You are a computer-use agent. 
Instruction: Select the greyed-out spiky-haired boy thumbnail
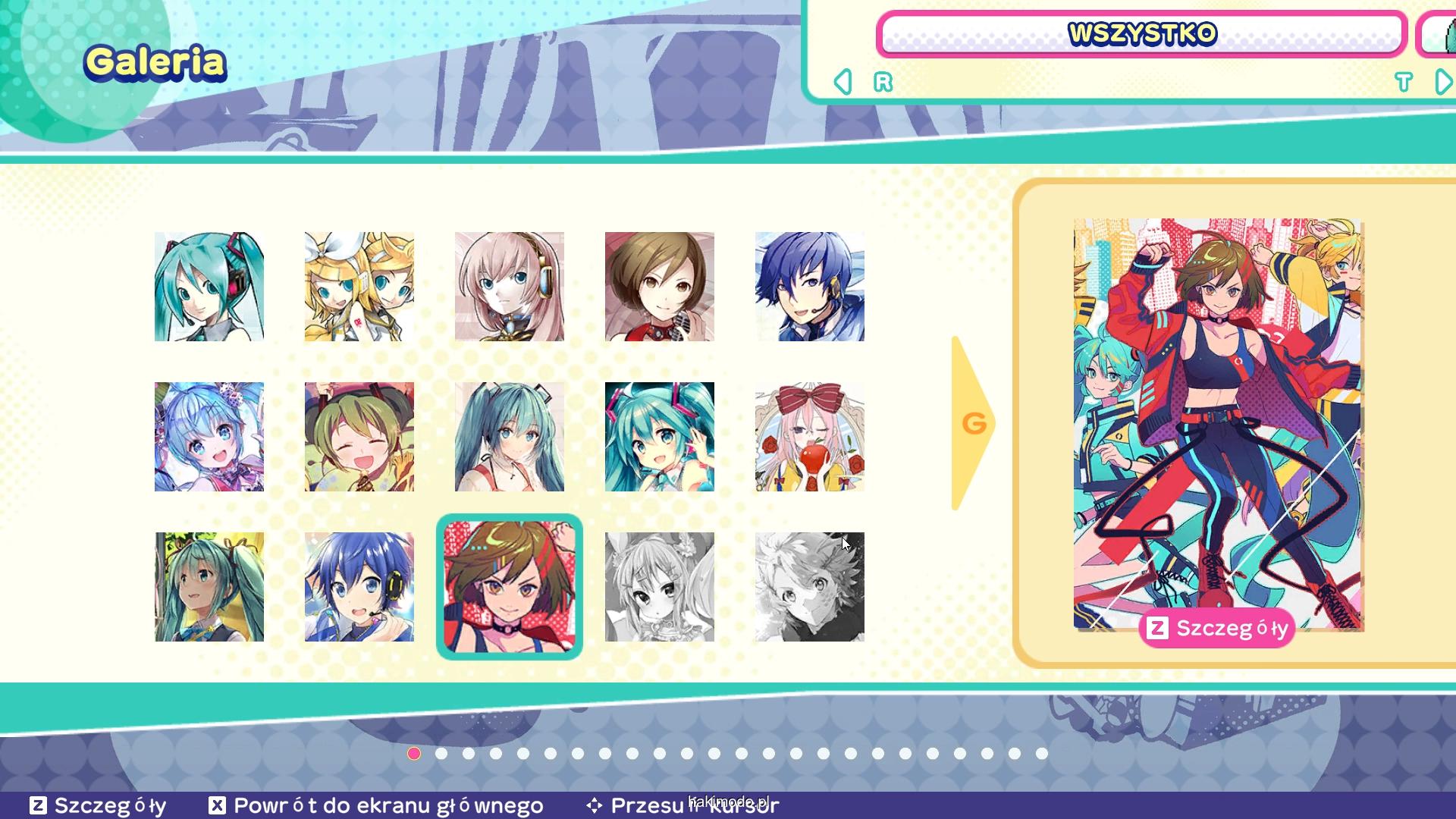coord(810,587)
